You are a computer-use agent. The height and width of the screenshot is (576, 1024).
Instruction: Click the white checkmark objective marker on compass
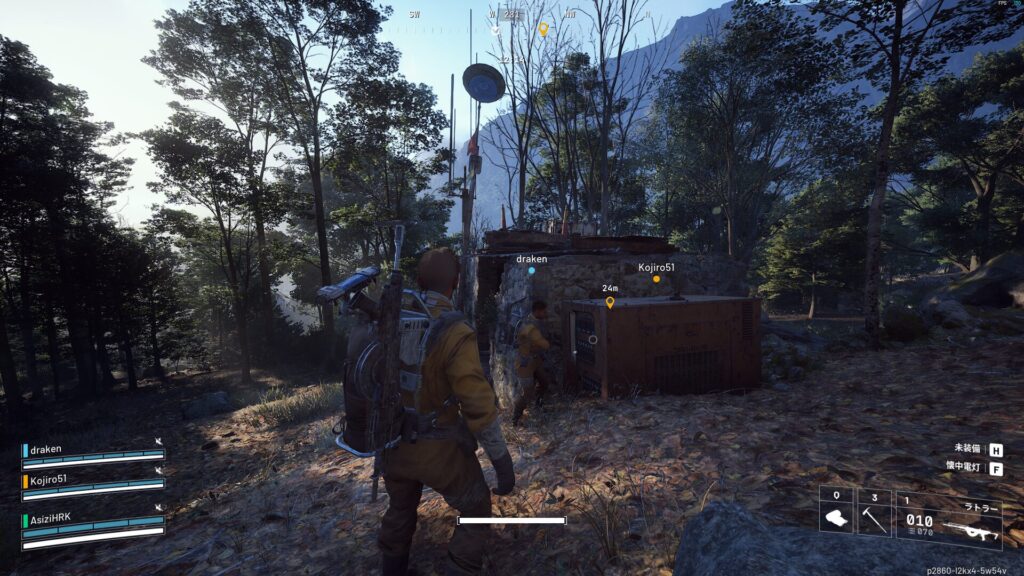(496, 30)
